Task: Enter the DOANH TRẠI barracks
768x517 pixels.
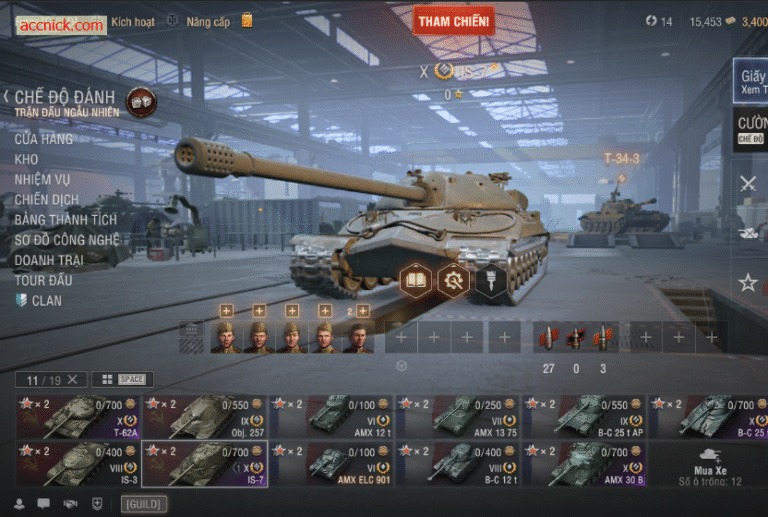Action: pyautogui.click(x=49, y=260)
